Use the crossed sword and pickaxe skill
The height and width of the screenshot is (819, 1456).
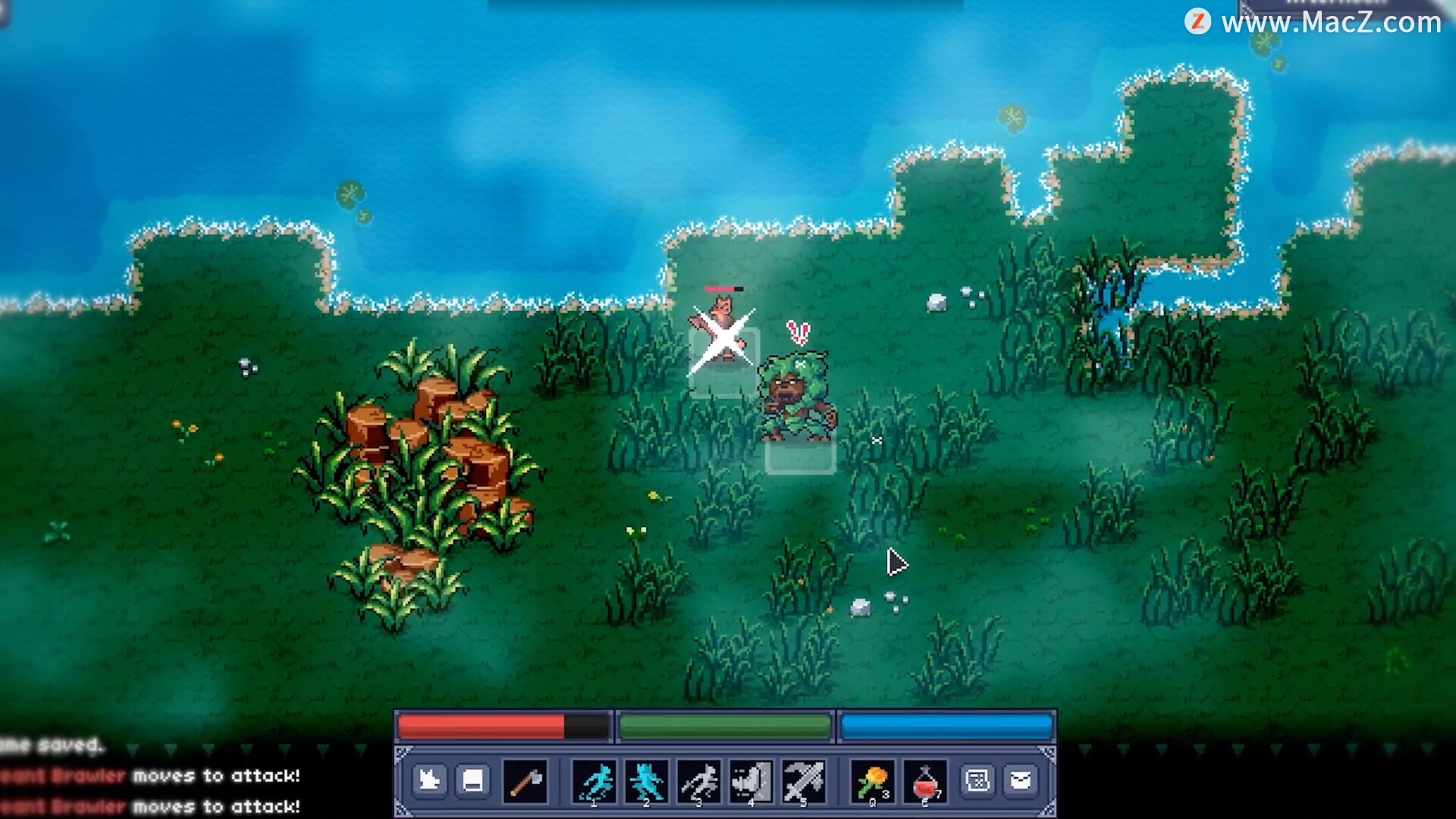pos(804,781)
